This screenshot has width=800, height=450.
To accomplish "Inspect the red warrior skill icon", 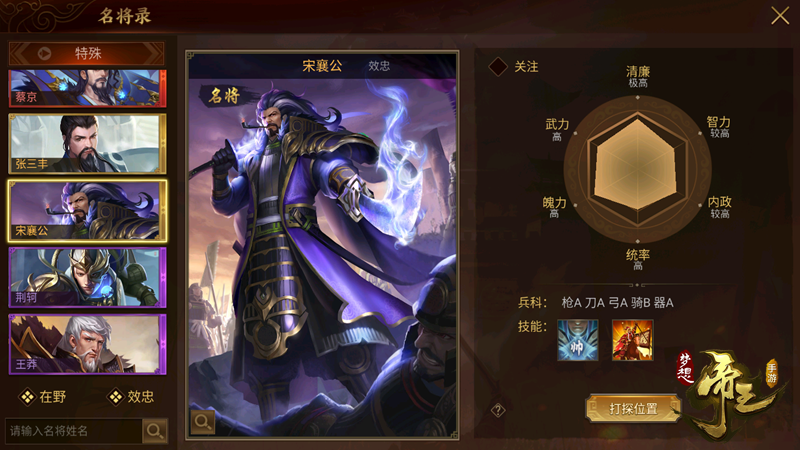I will tap(632, 340).
